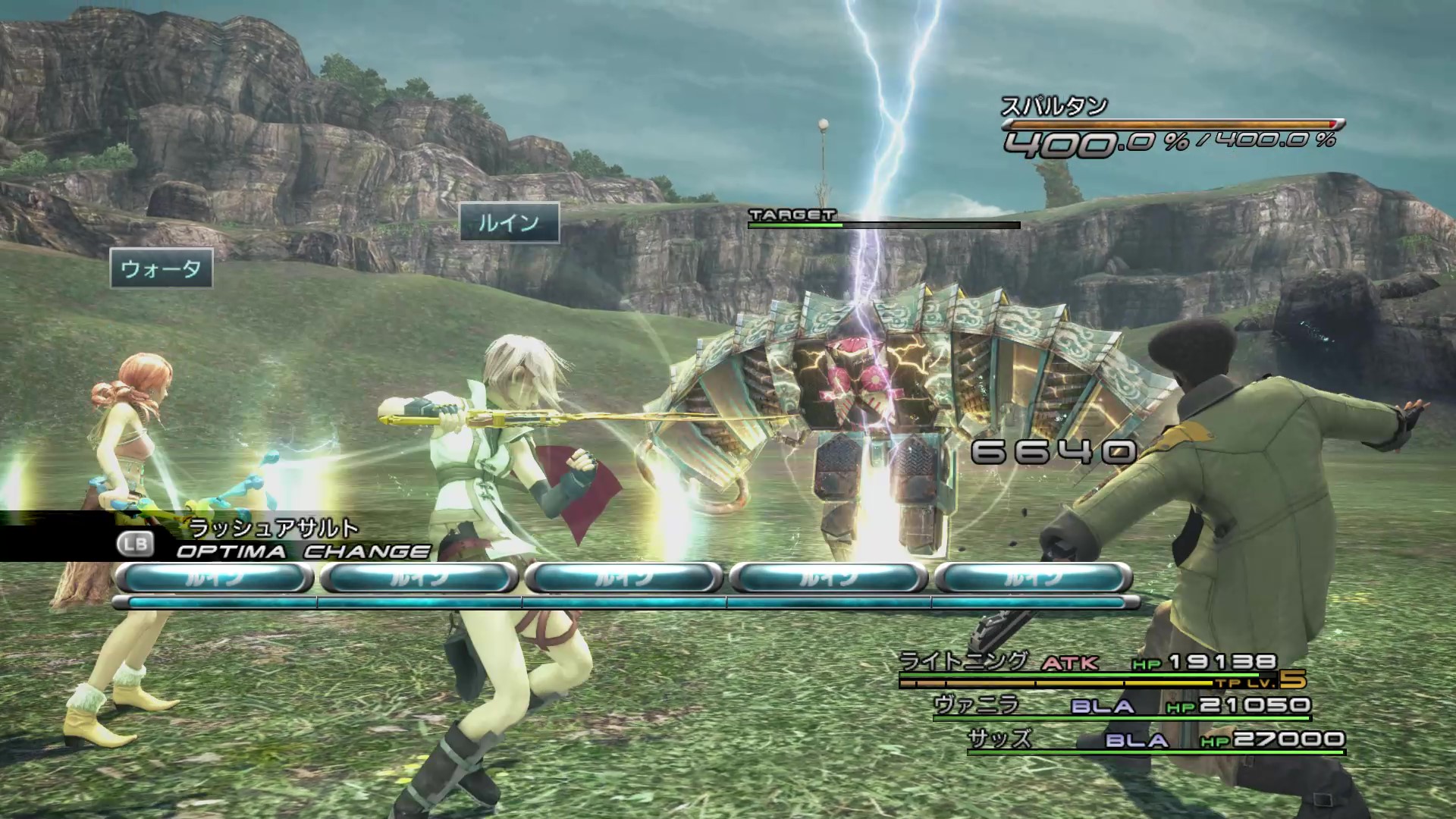Toggle the ルイン spell callout near the cliffs

510,223
